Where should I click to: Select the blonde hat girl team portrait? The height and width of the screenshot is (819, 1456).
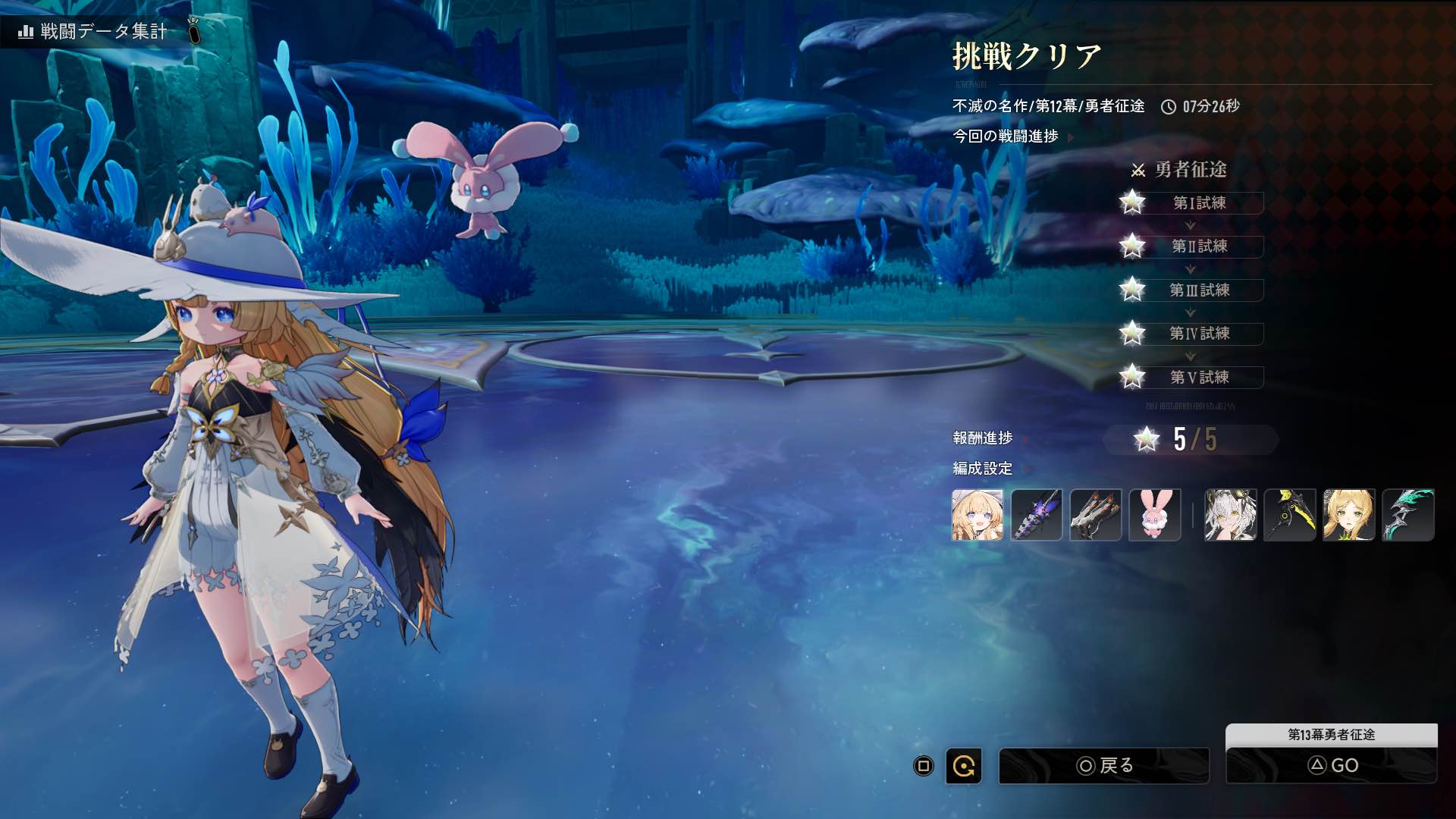pos(977,515)
